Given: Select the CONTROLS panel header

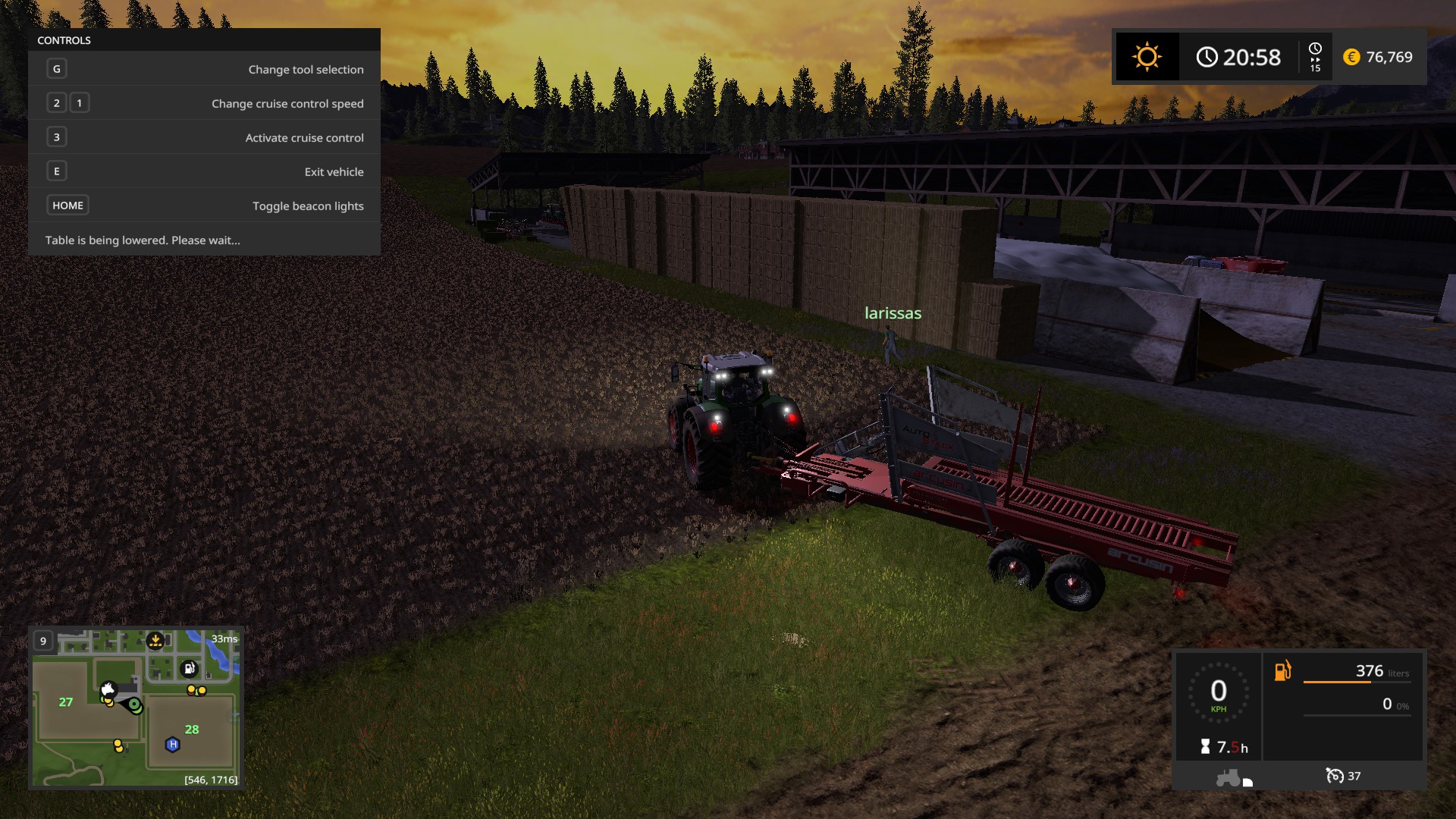Looking at the screenshot, I should click(64, 40).
